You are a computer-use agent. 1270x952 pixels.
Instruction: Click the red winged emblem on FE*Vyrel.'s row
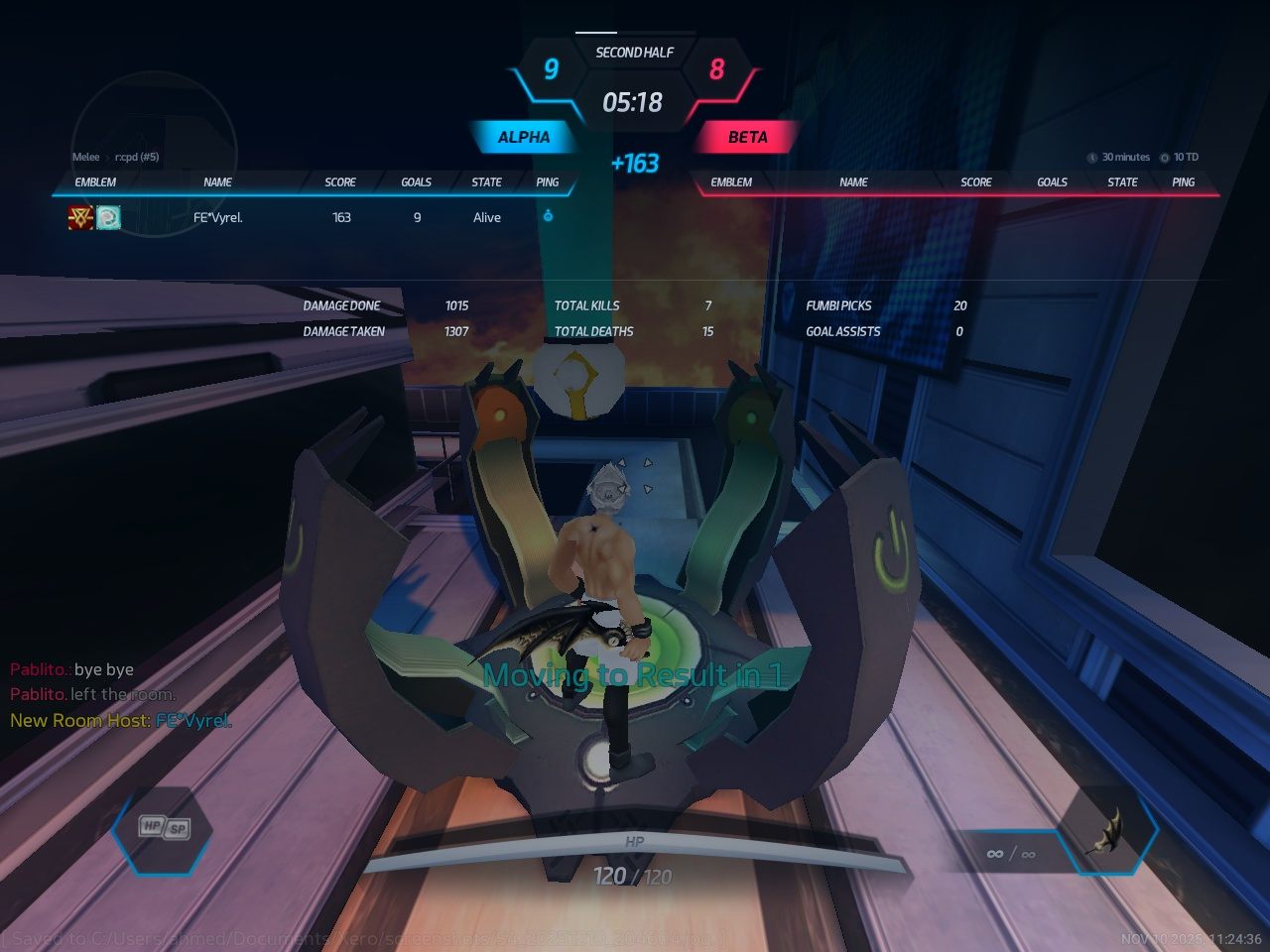tap(80, 217)
